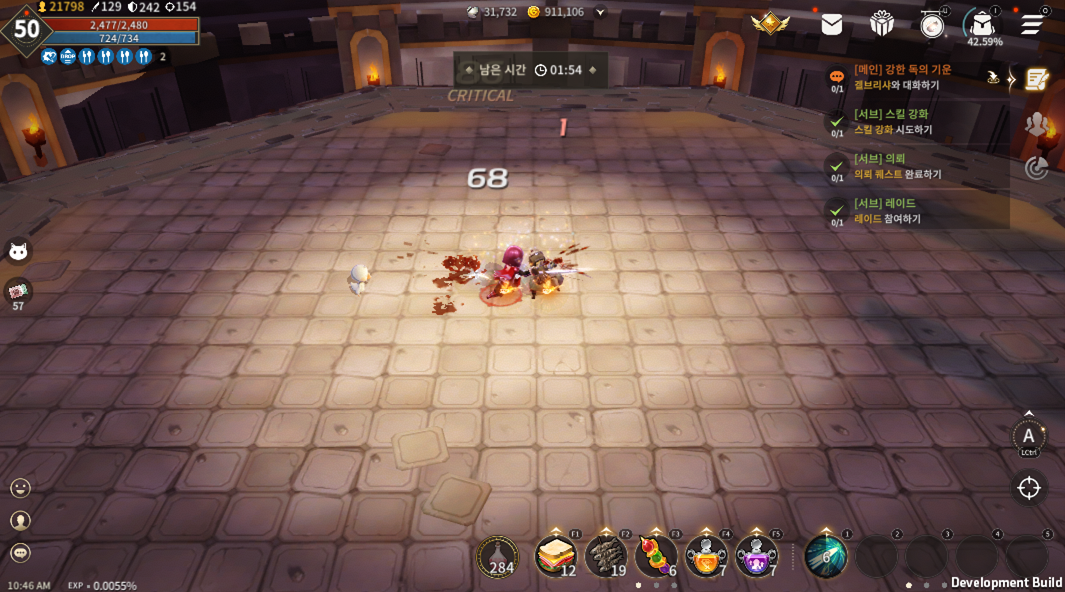Image resolution: width=1065 pixels, height=592 pixels.
Task: Use the fruit skewer food item
Action: [655, 556]
